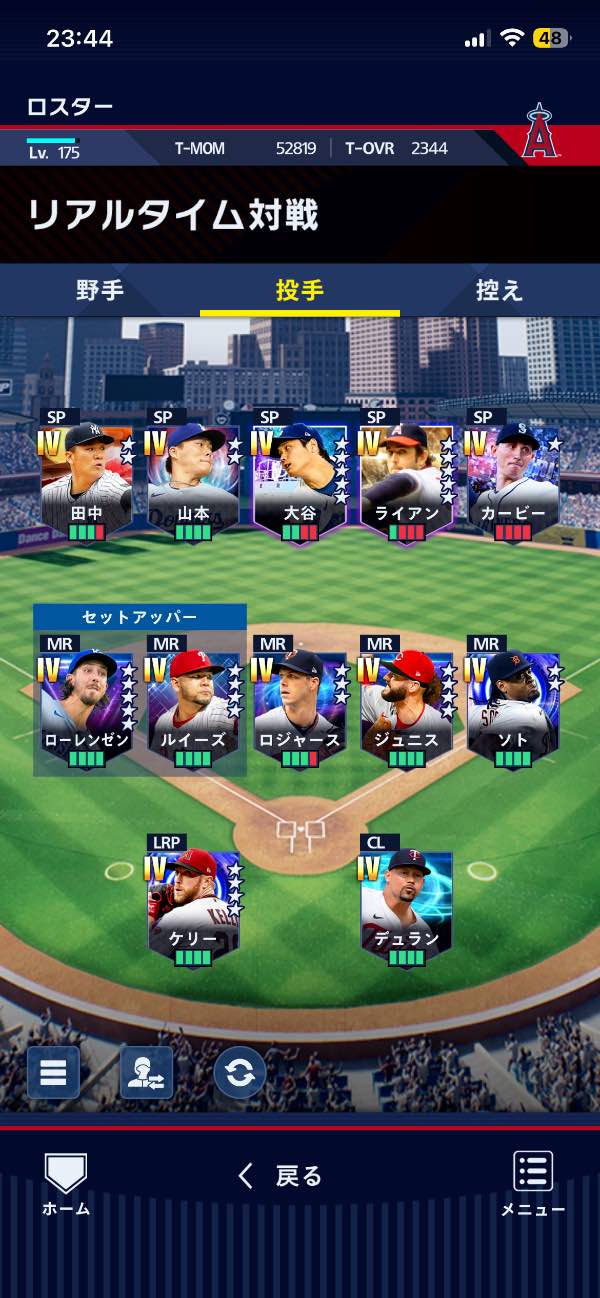Viewport: 600px width, 1298px height.
Task: Open the 控え tab
Action: [x=499, y=291]
